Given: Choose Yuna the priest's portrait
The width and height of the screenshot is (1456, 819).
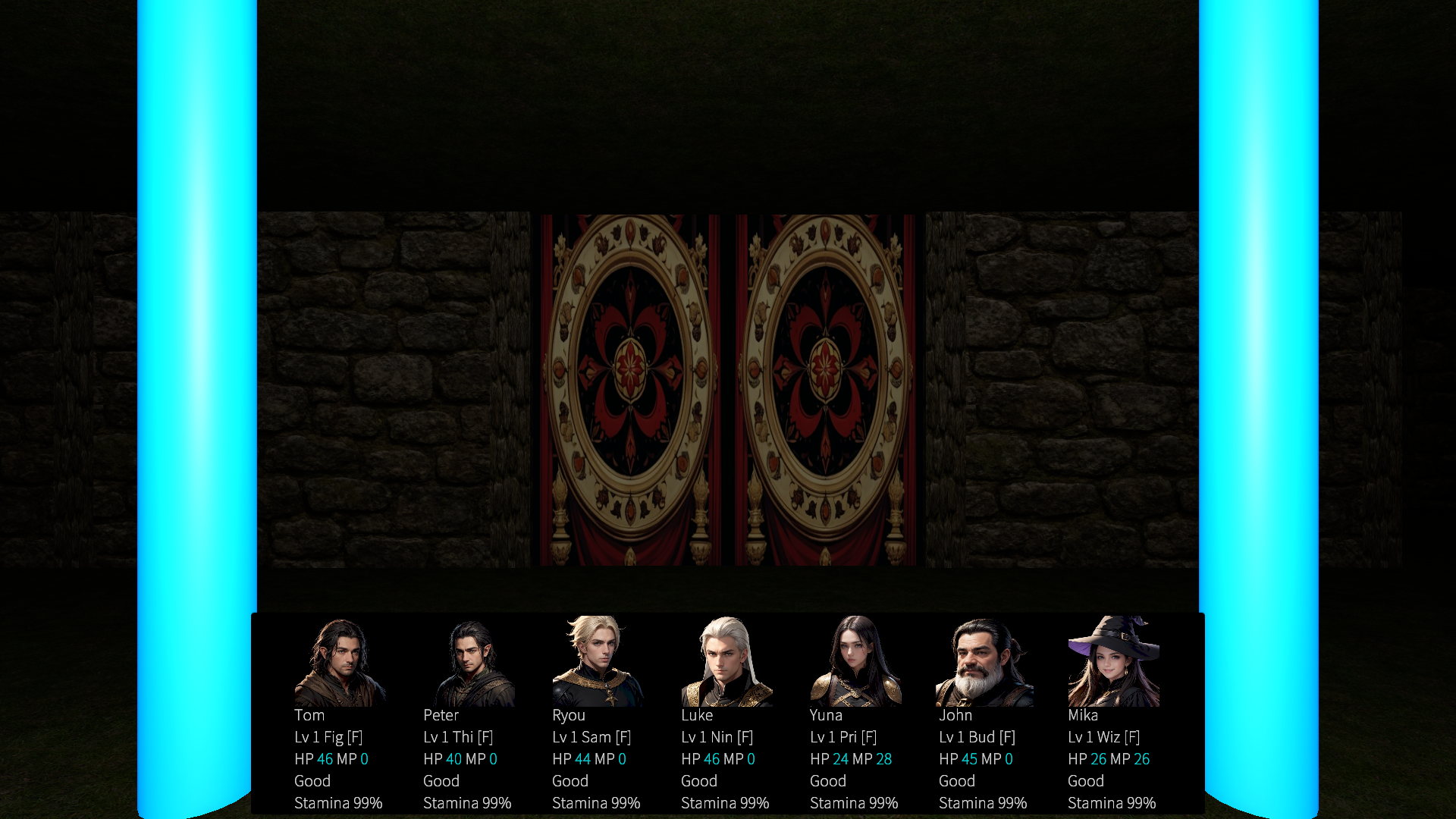Looking at the screenshot, I should point(855,661).
